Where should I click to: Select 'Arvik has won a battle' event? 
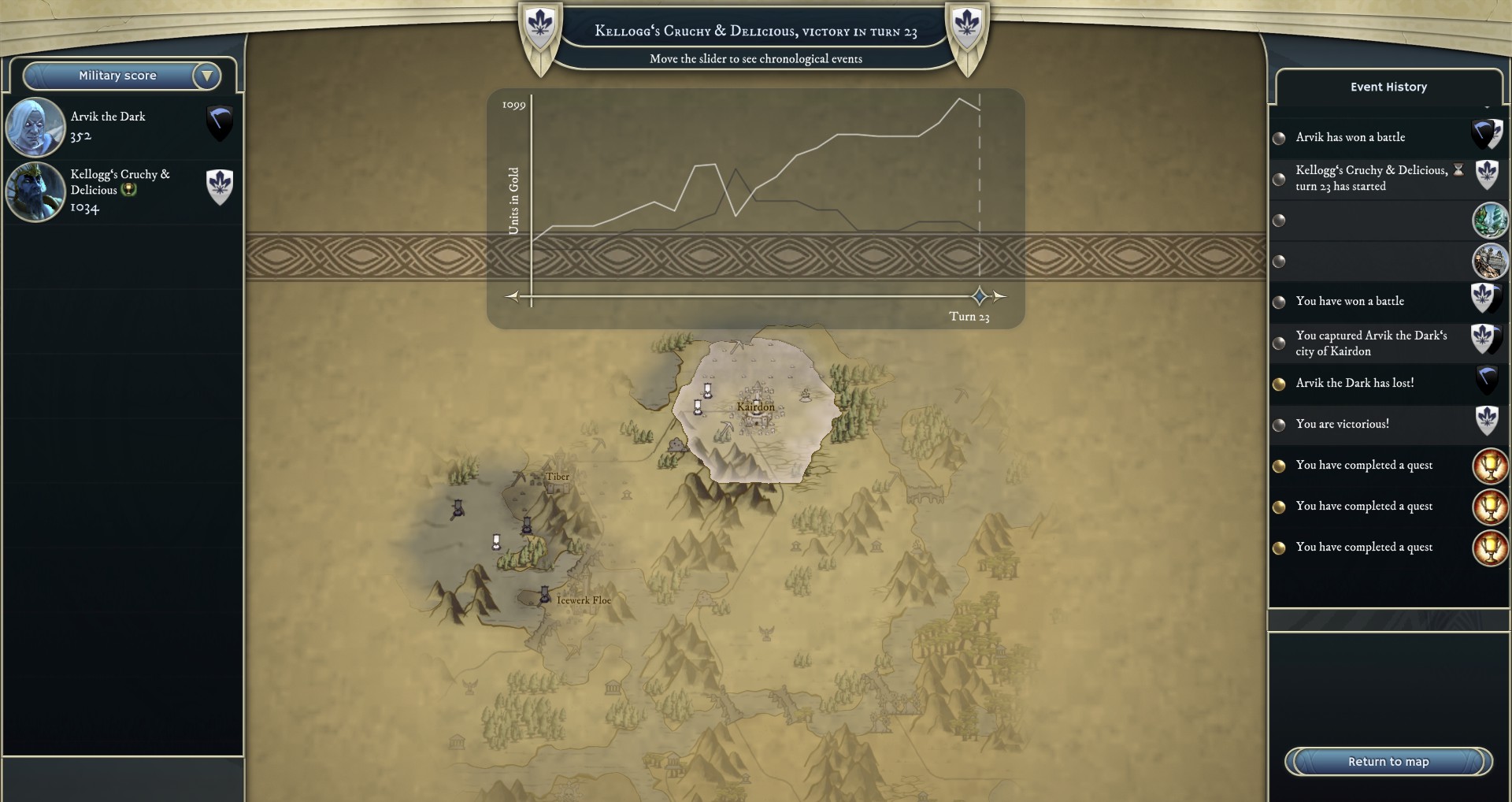click(1351, 137)
